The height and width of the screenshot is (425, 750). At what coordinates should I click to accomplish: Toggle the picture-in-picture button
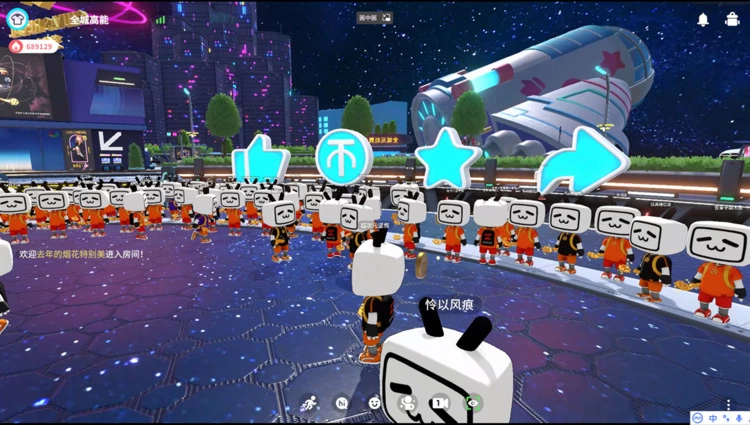click(386, 17)
